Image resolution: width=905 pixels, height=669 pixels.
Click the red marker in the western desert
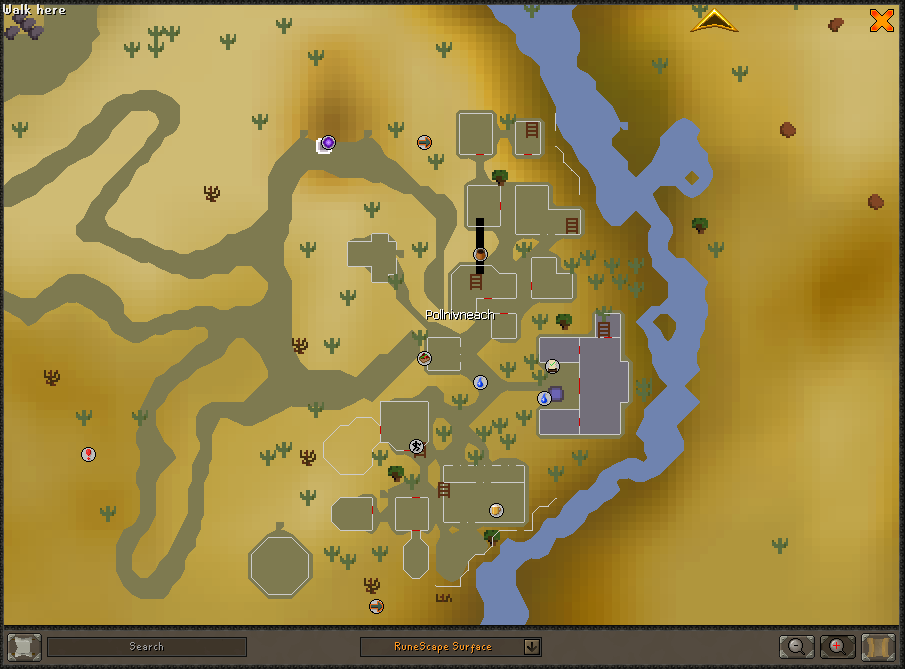88,454
